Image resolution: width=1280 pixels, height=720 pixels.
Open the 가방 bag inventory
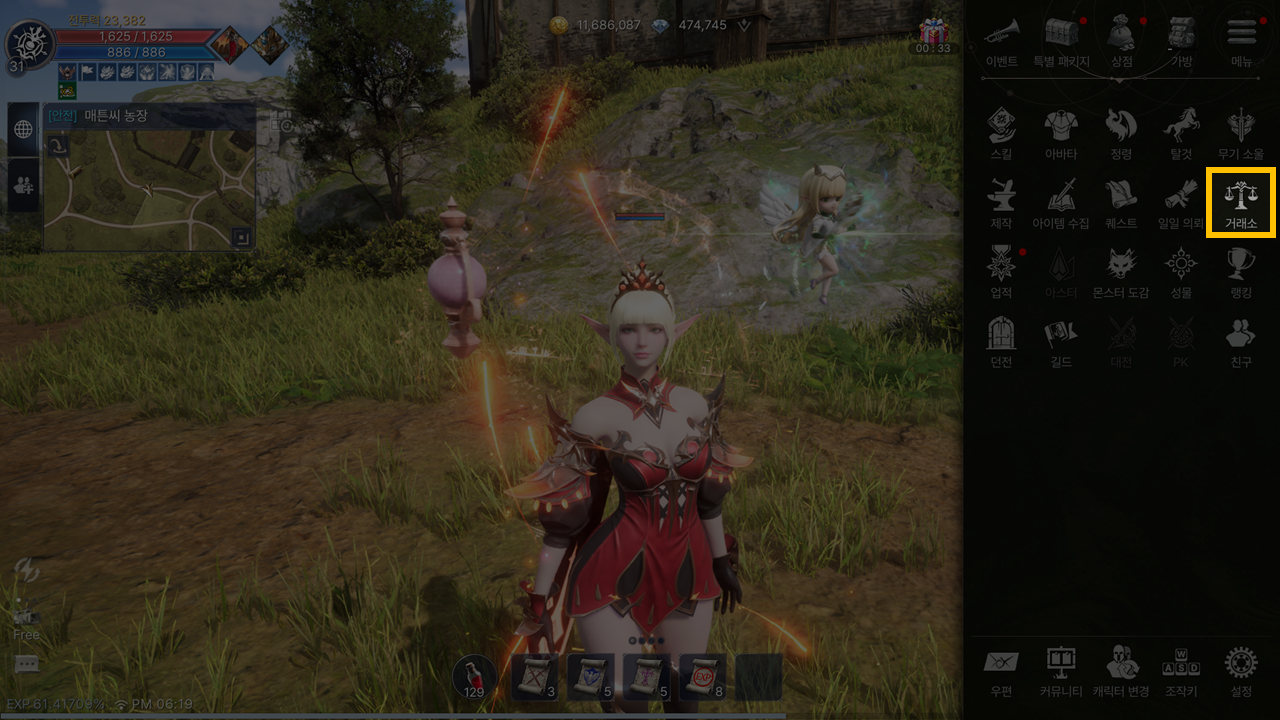coord(1181,40)
